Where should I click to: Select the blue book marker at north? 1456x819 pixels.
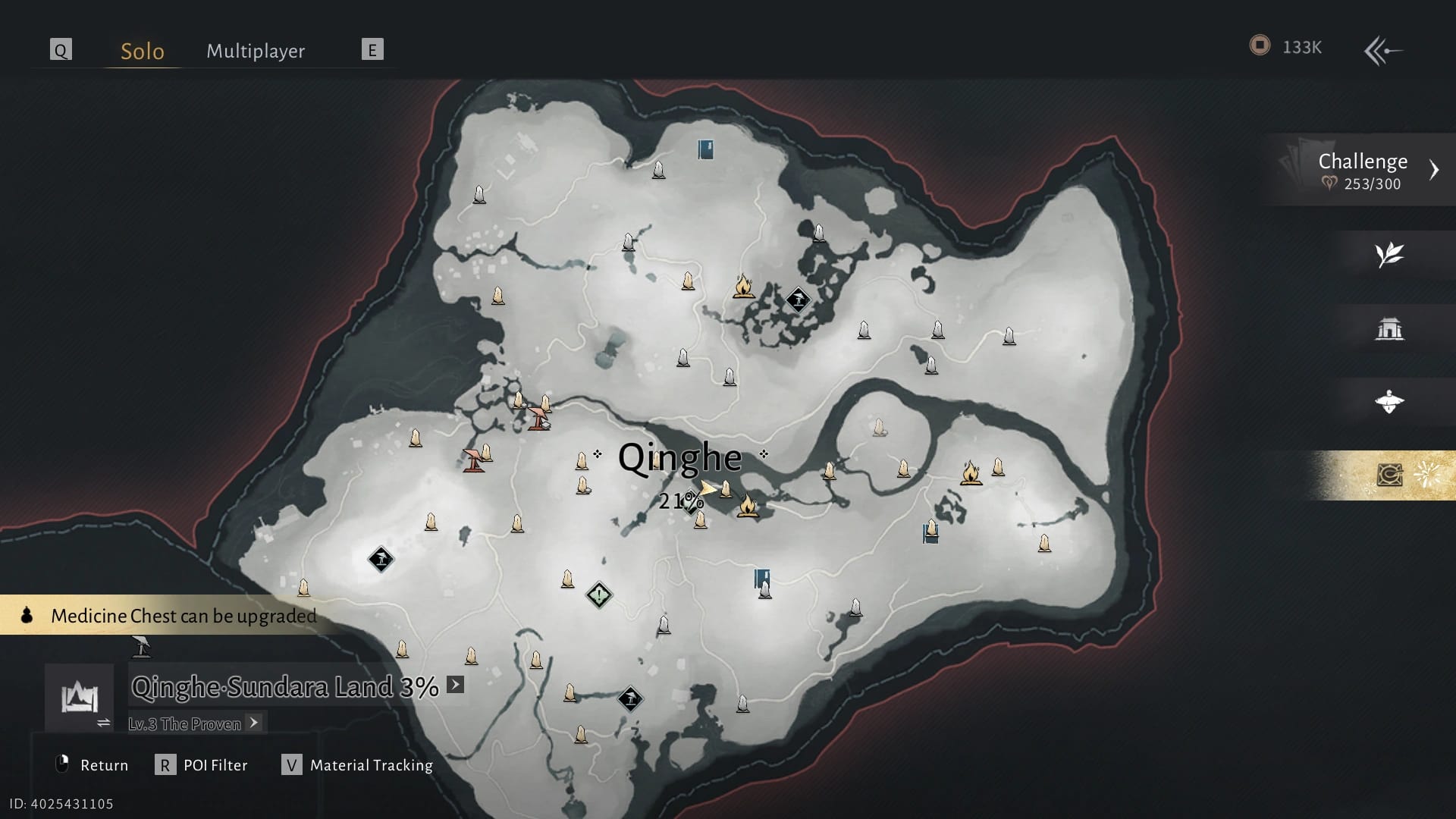point(706,149)
